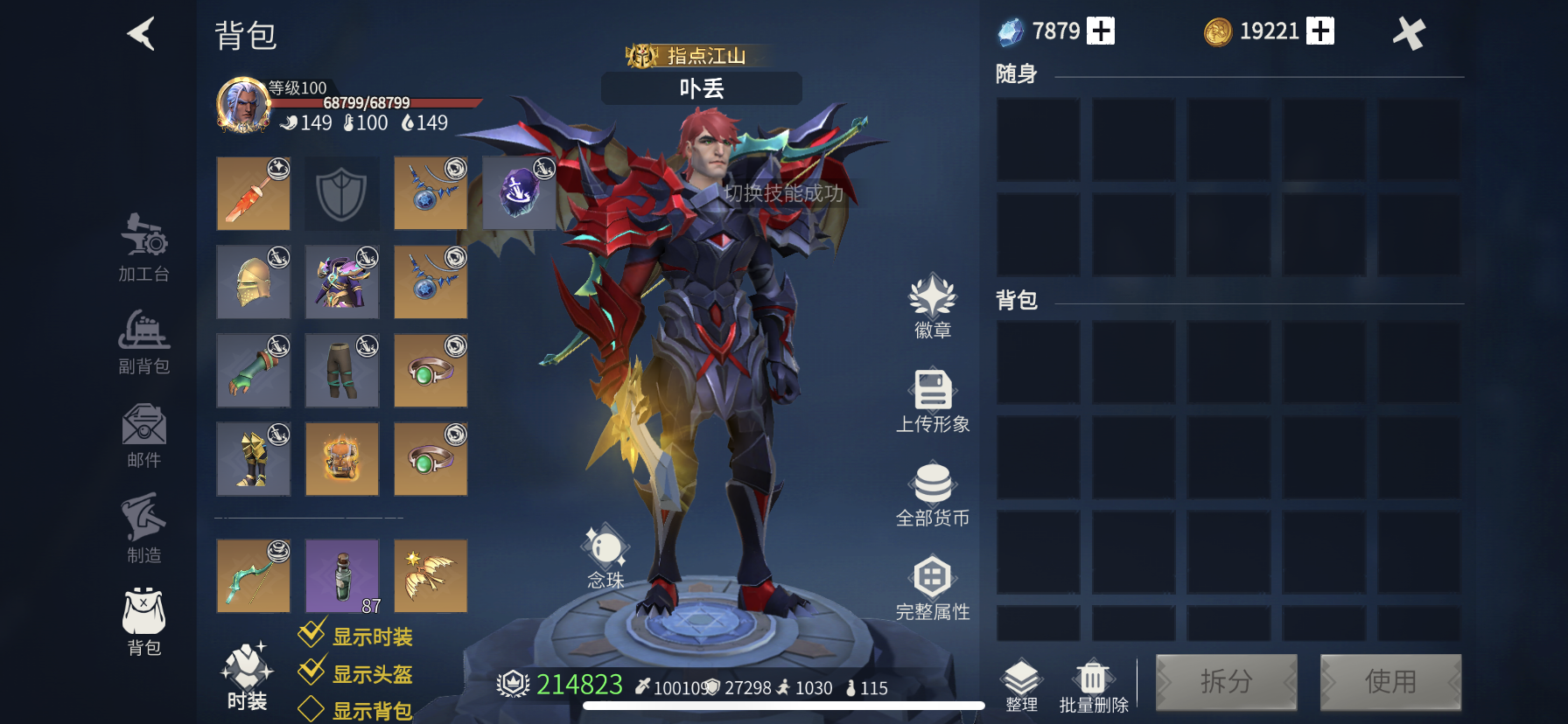
Task: Add more gold coins
Action: (x=1320, y=31)
